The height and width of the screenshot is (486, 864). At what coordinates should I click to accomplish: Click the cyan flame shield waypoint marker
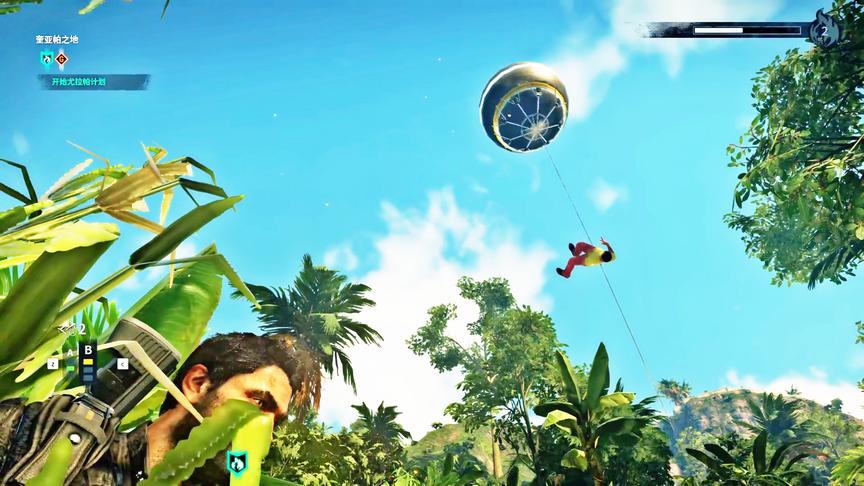237,461
